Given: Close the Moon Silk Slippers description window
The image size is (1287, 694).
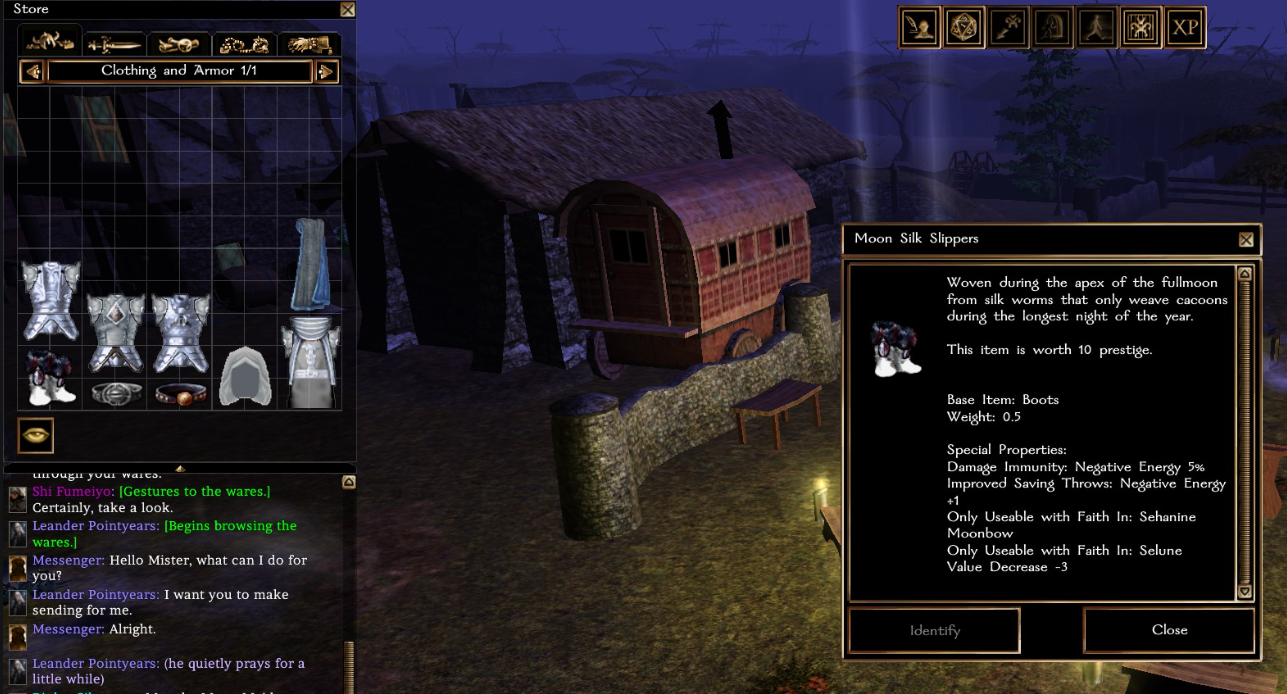Looking at the screenshot, I should click(1246, 240).
